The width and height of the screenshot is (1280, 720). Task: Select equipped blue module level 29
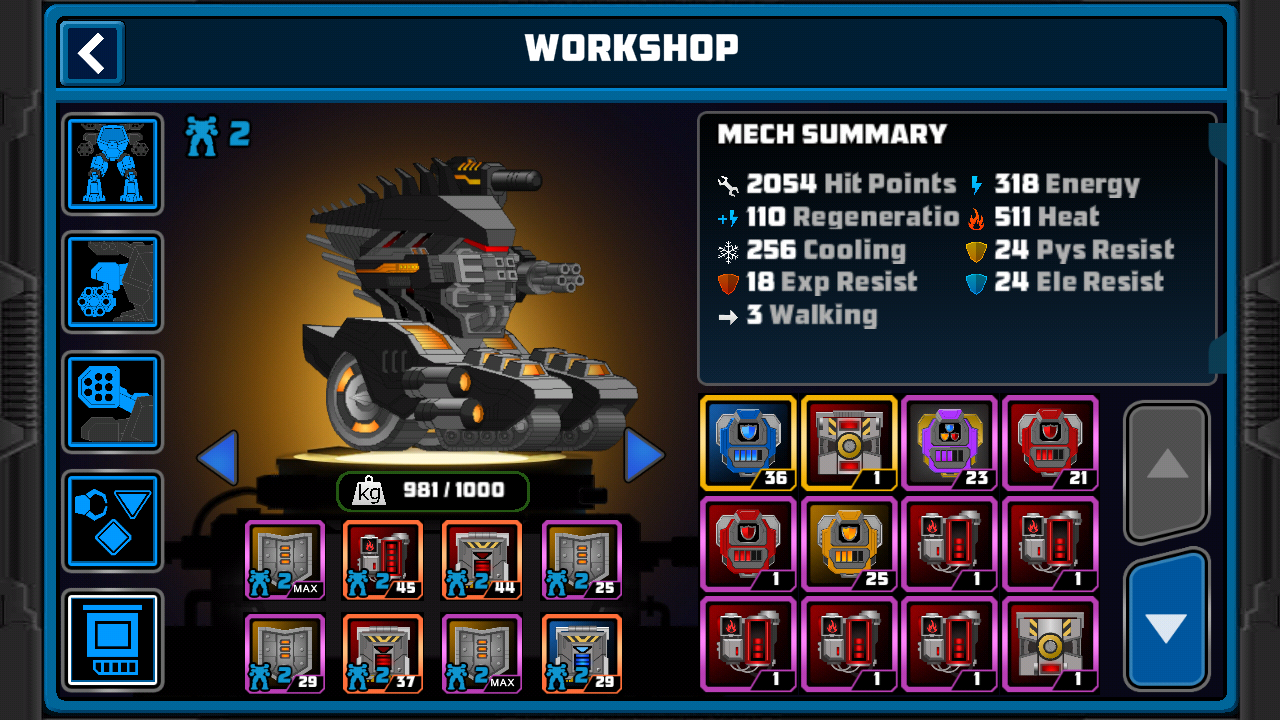tap(581, 654)
